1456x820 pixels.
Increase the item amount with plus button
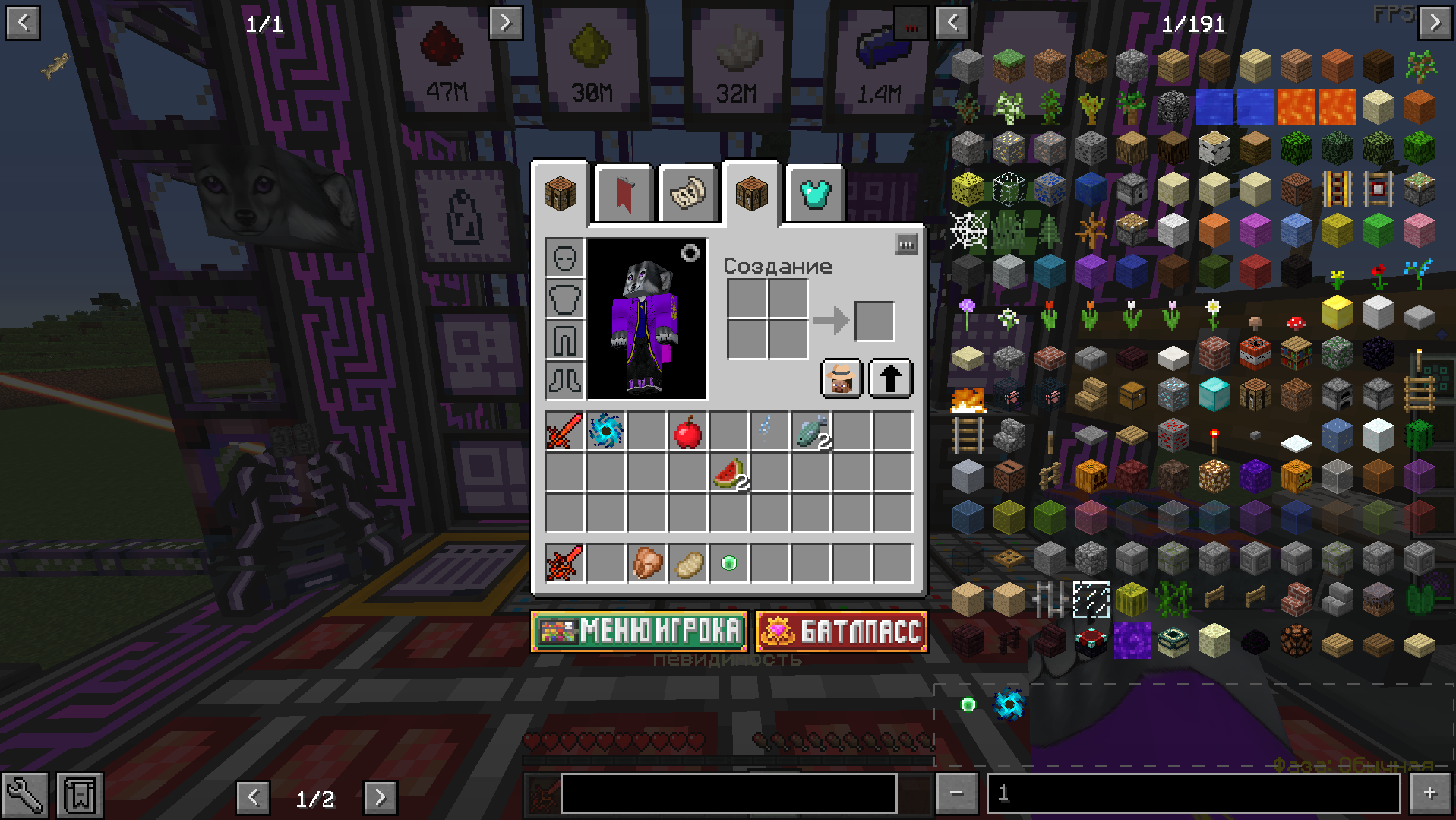click(x=1429, y=793)
